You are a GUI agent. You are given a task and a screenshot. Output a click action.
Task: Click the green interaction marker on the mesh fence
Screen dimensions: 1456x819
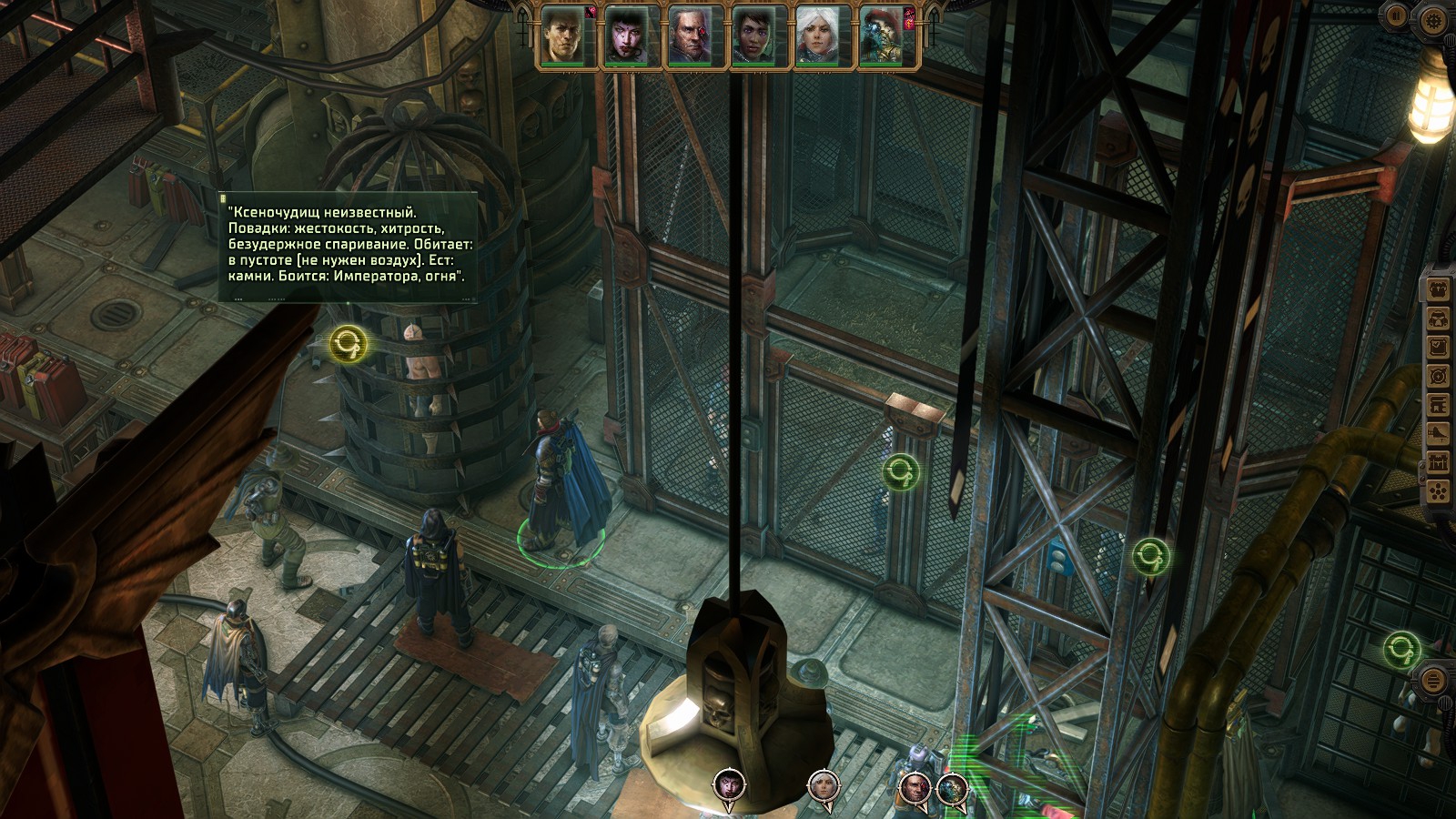tap(901, 471)
